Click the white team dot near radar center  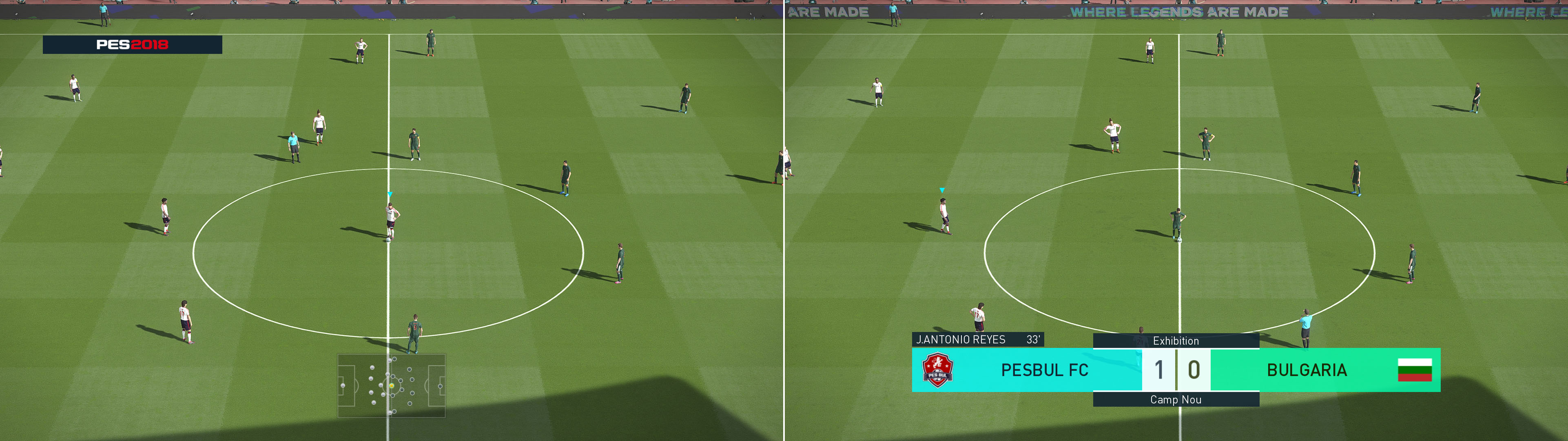click(x=387, y=374)
